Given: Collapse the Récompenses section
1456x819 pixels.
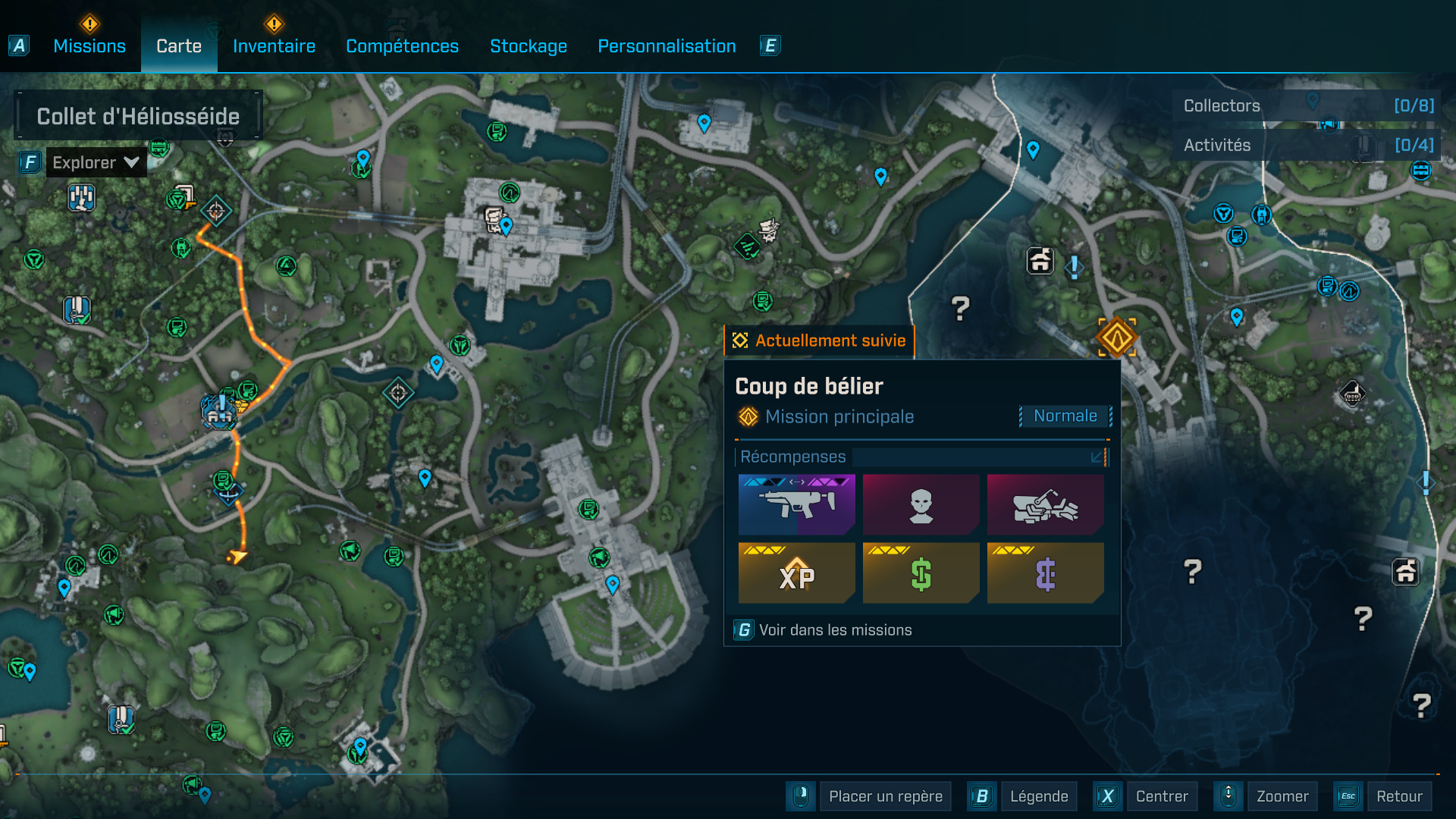Looking at the screenshot, I should click(1096, 457).
